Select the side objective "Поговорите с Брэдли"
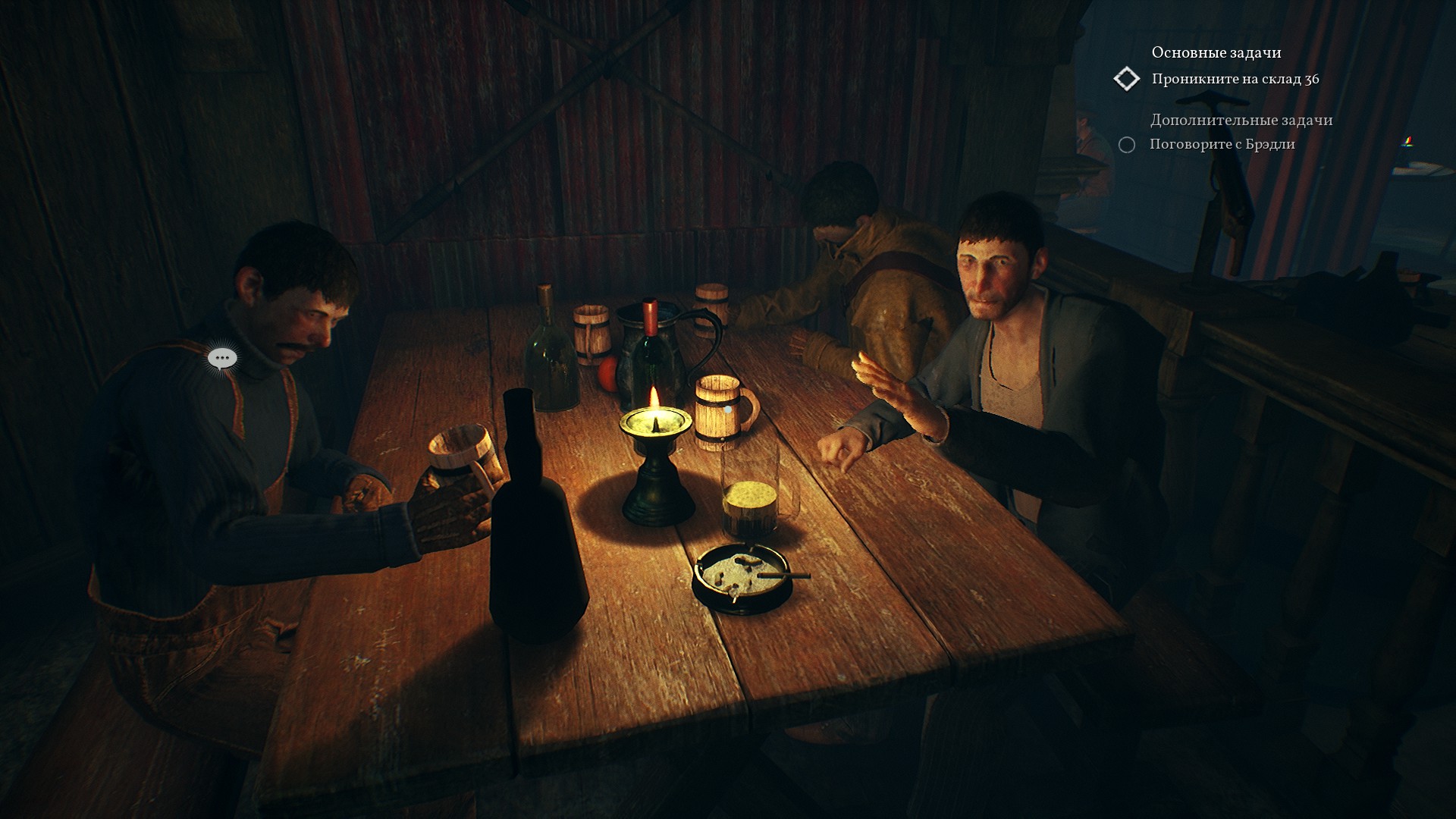The width and height of the screenshot is (1456, 819). (x=1222, y=144)
